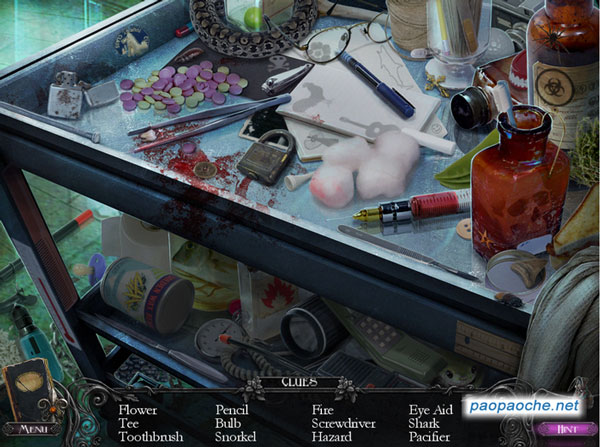Select the Pacifier clue entry
This screenshot has width=600, height=447.
tap(431, 437)
